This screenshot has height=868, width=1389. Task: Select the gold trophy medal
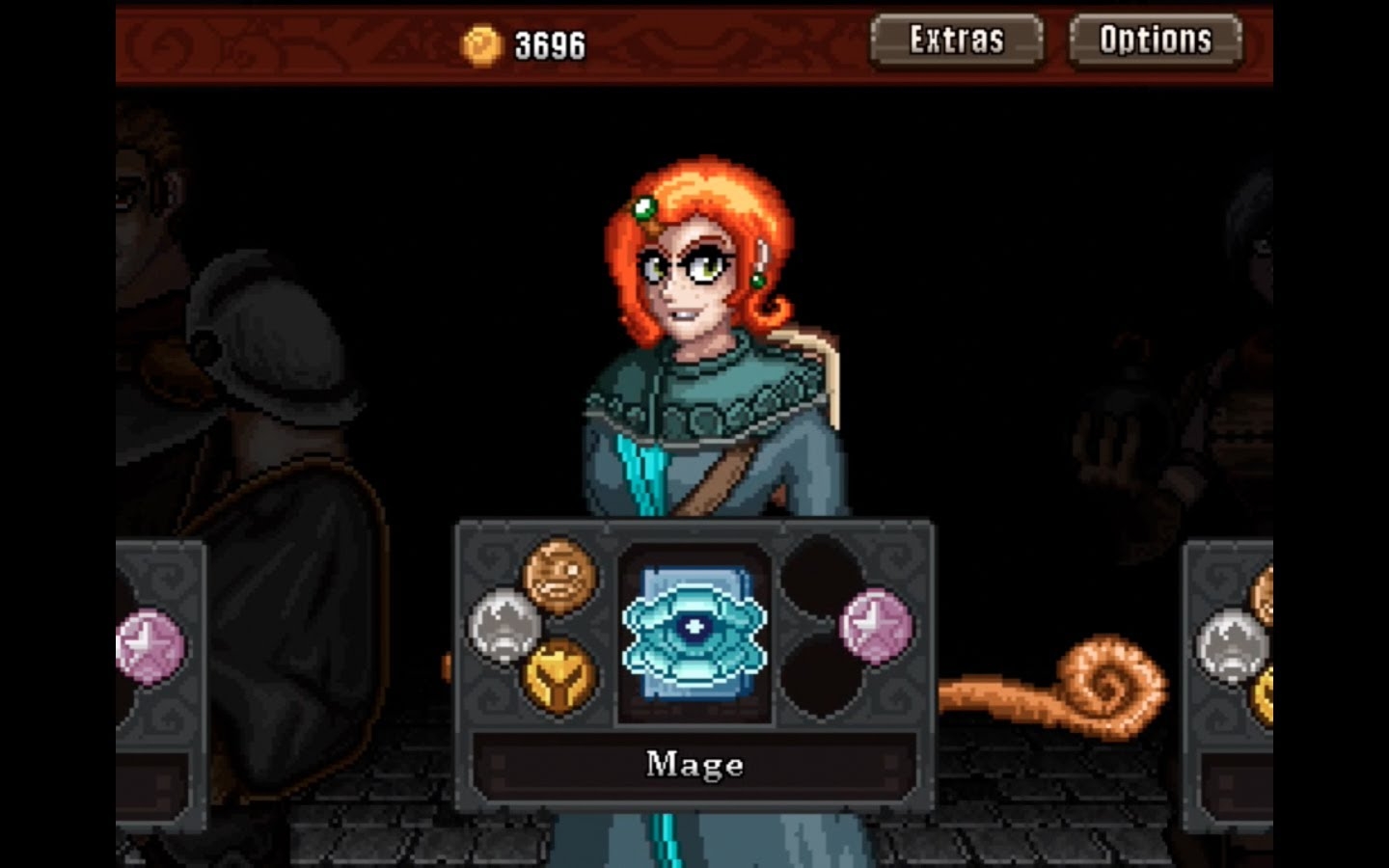click(x=559, y=675)
